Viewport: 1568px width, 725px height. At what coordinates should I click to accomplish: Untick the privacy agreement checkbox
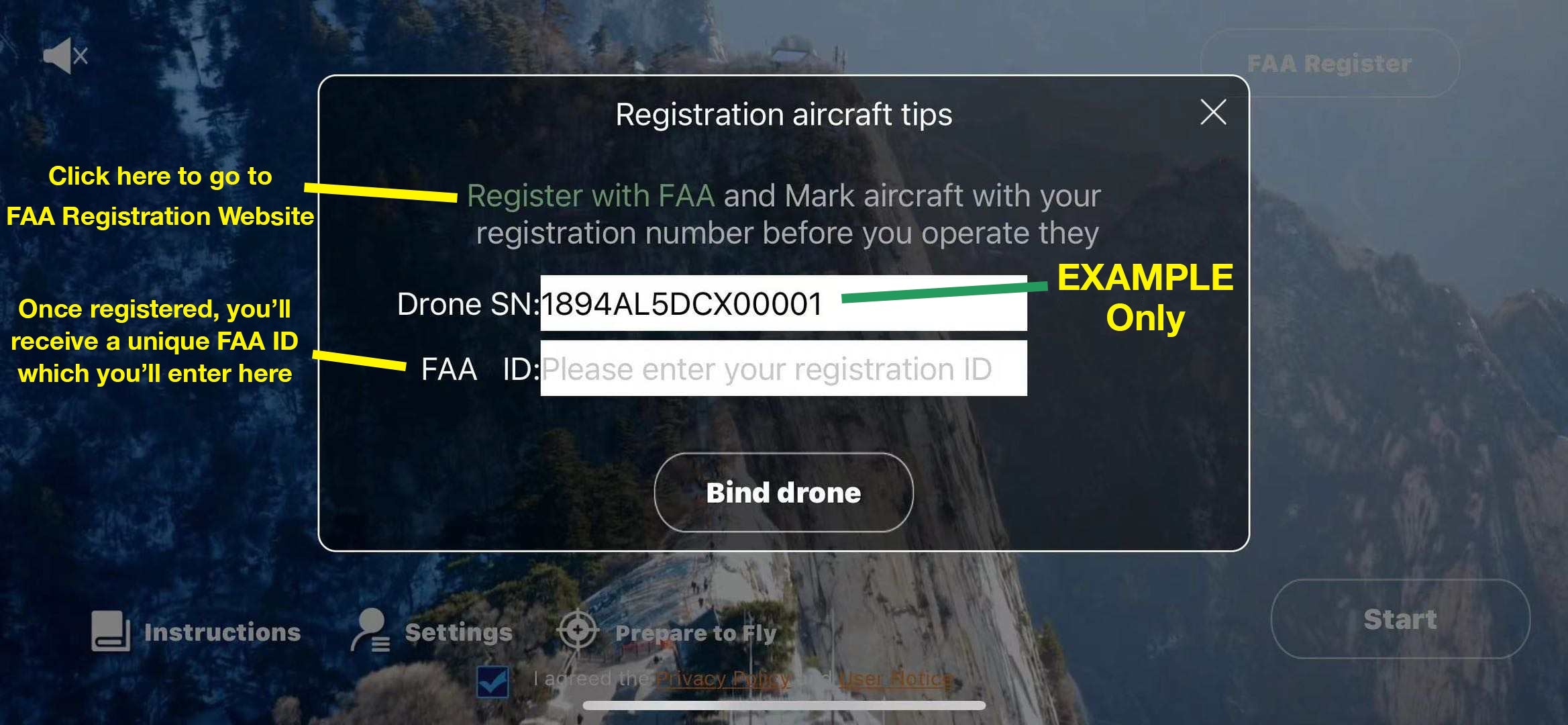coord(493,681)
